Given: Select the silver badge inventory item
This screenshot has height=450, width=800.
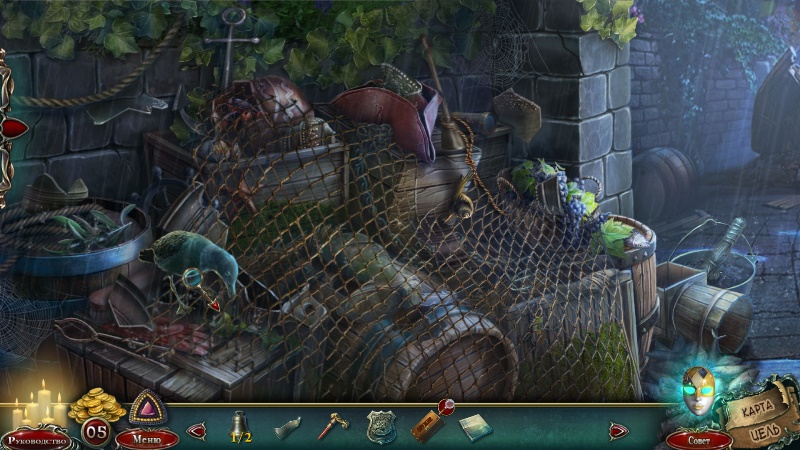Looking at the screenshot, I should click(x=381, y=427).
